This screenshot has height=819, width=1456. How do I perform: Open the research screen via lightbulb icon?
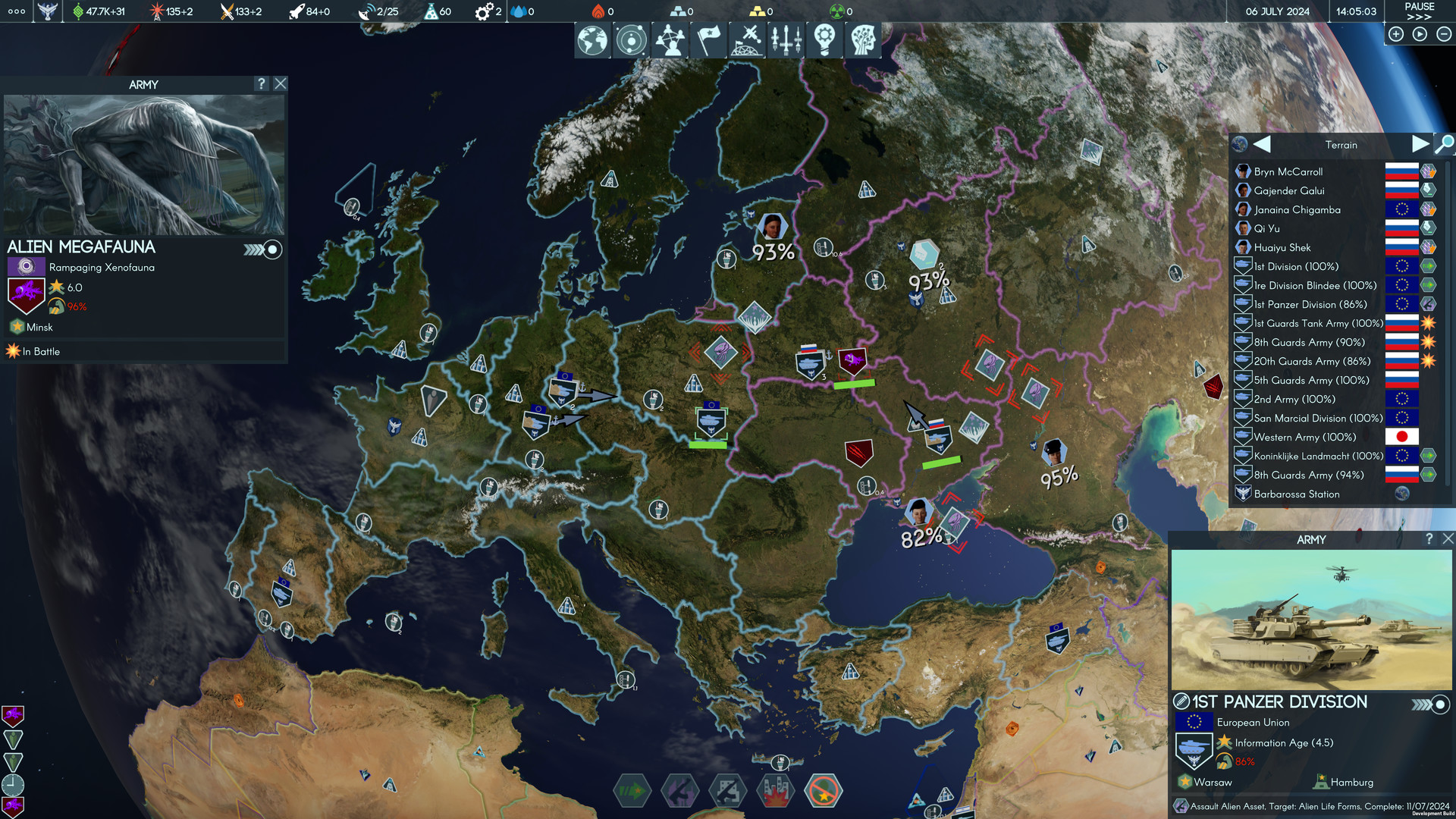click(x=824, y=39)
